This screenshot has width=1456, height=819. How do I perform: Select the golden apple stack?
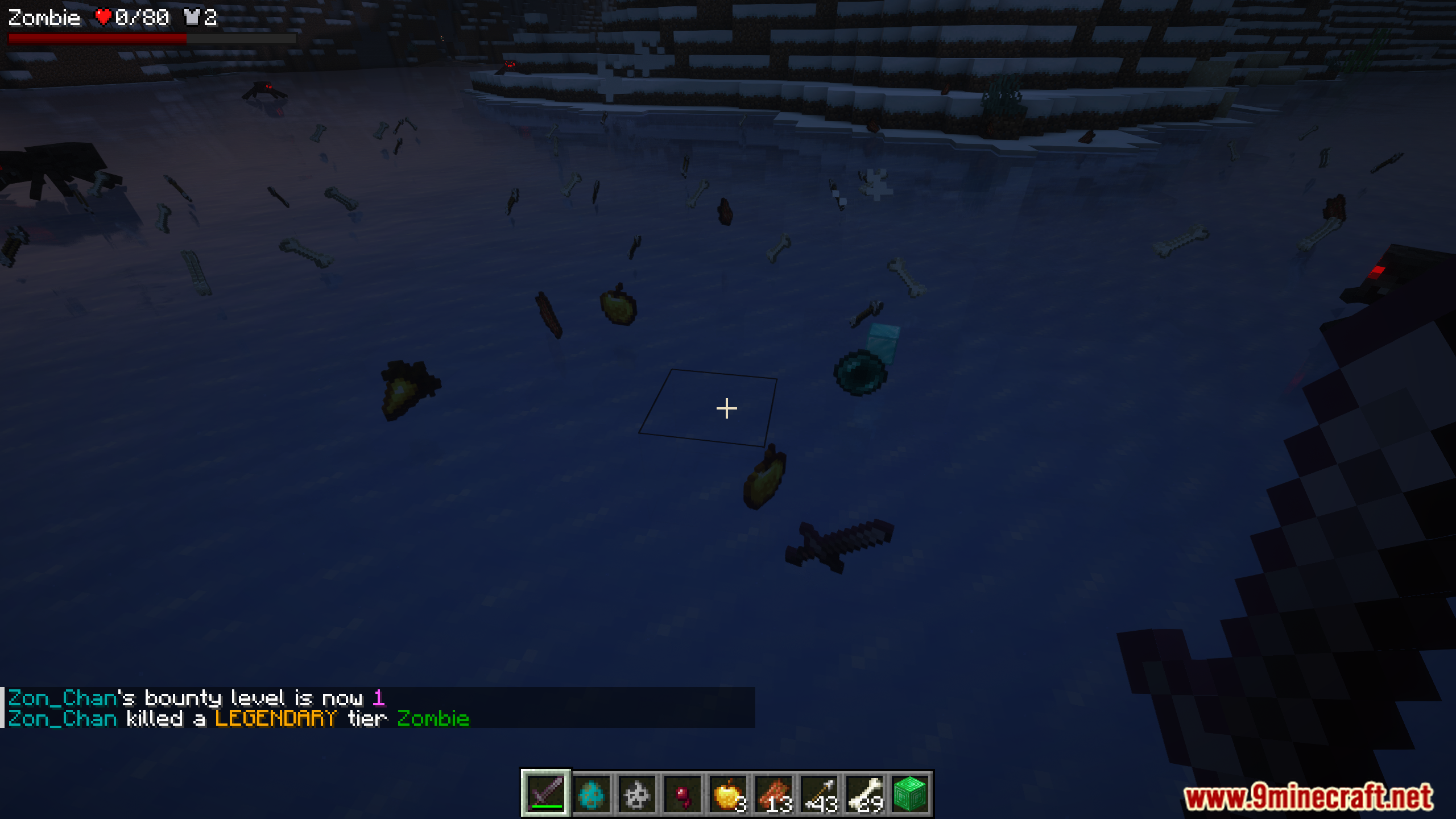(x=728, y=793)
